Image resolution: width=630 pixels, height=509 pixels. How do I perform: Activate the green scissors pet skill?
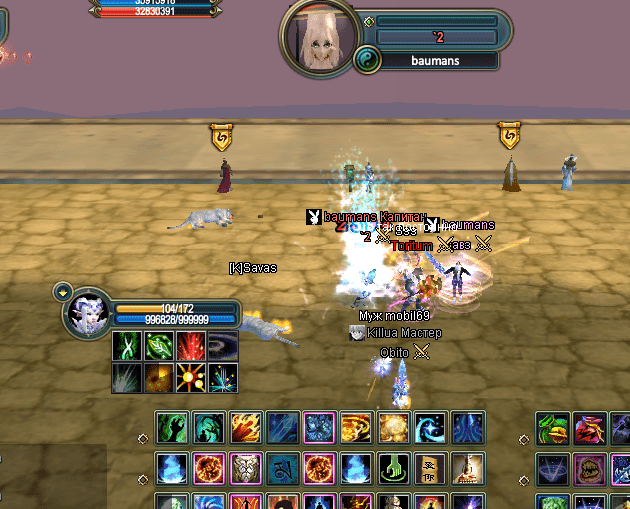125,346
